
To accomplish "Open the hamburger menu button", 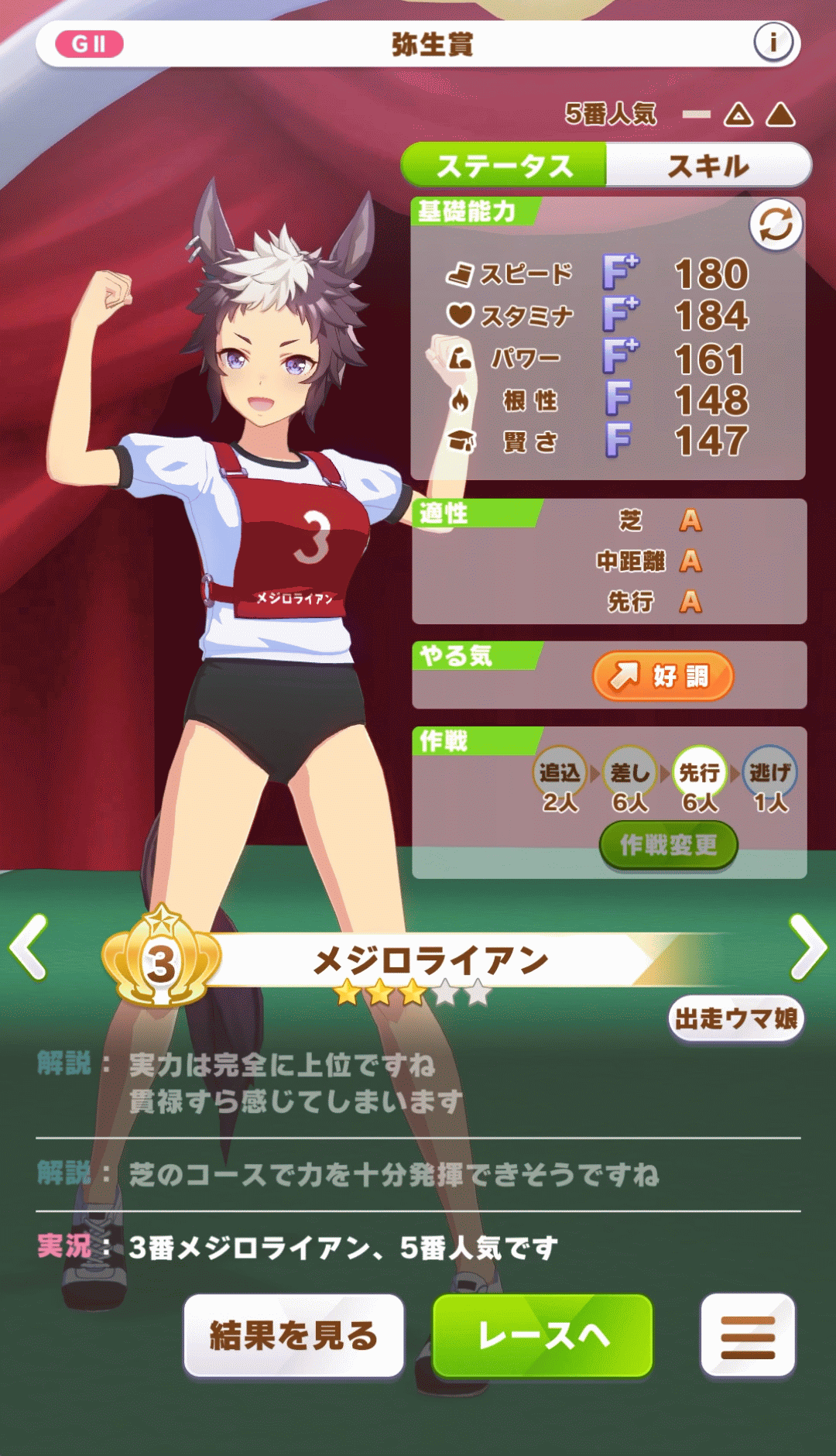I will tap(748, 1335).
